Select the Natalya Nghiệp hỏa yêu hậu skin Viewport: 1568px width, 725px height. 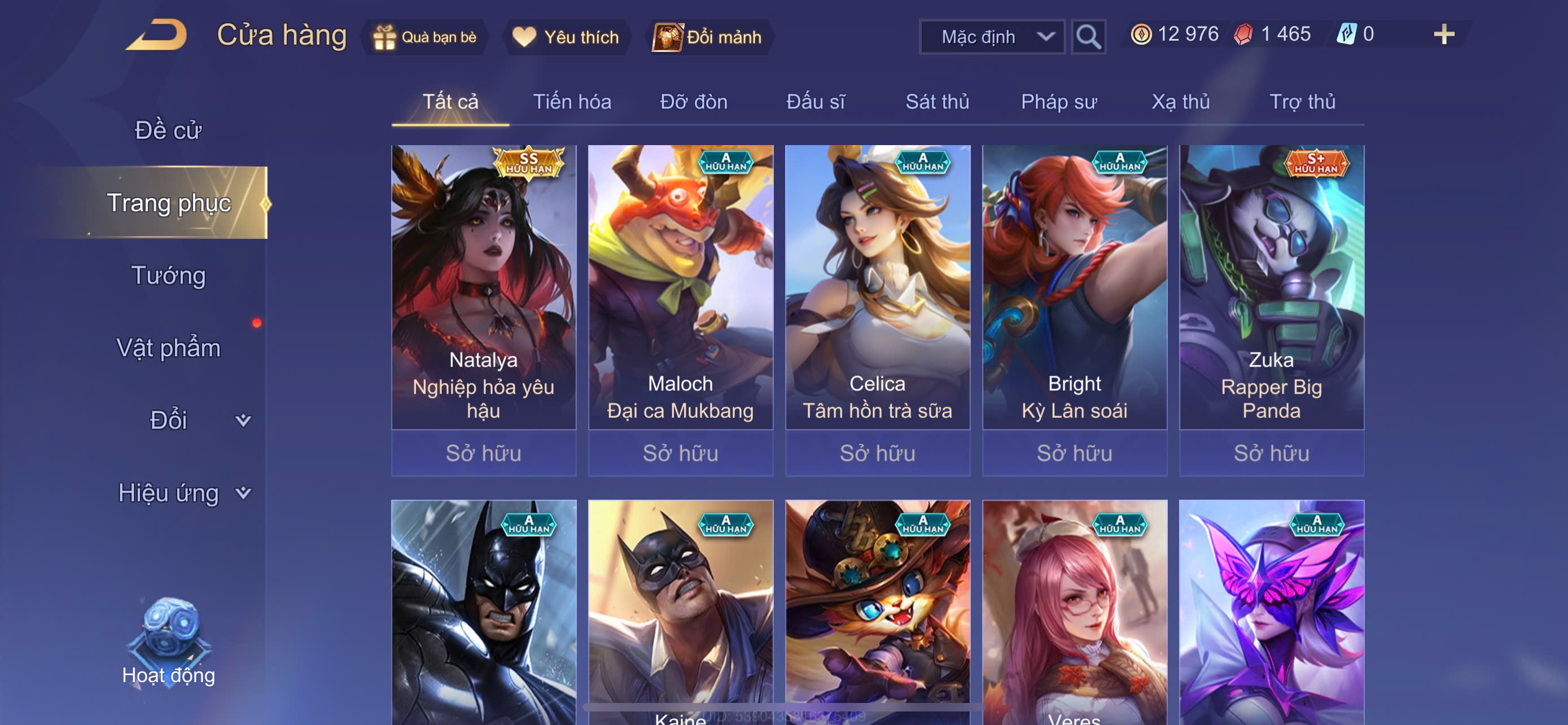click(x=483, y=287)
